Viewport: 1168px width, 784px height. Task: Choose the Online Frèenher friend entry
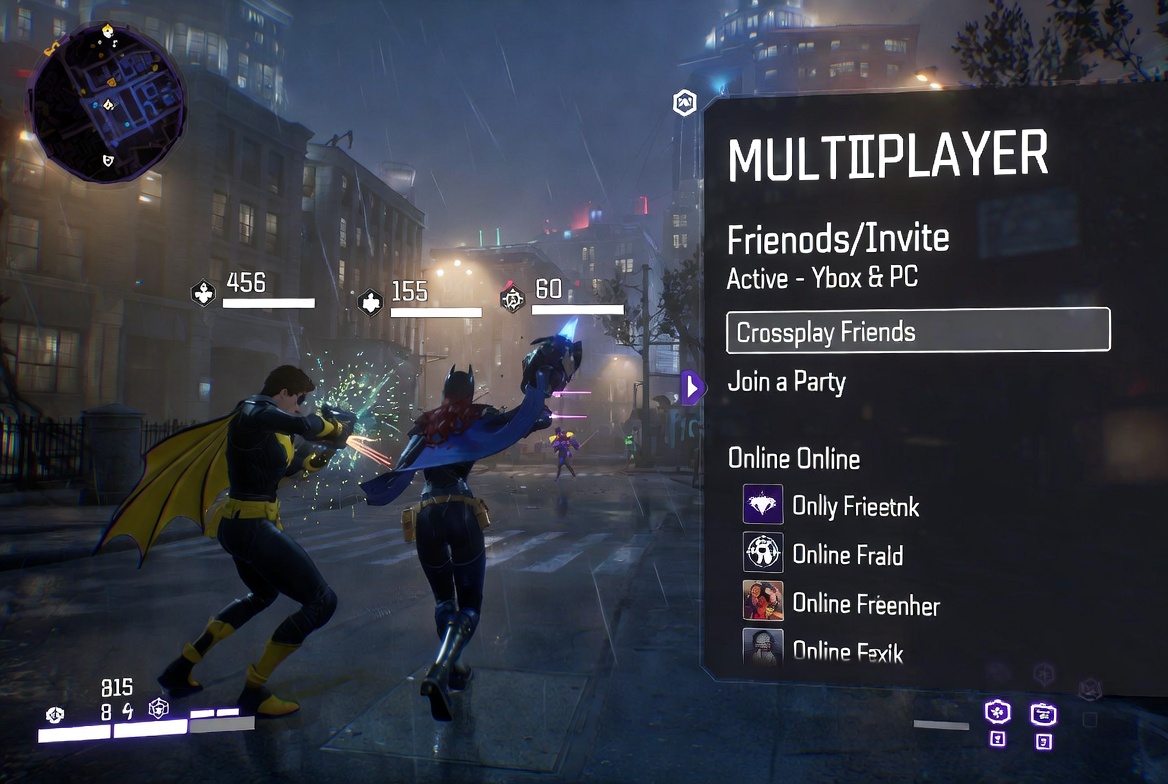pos(865,604)
